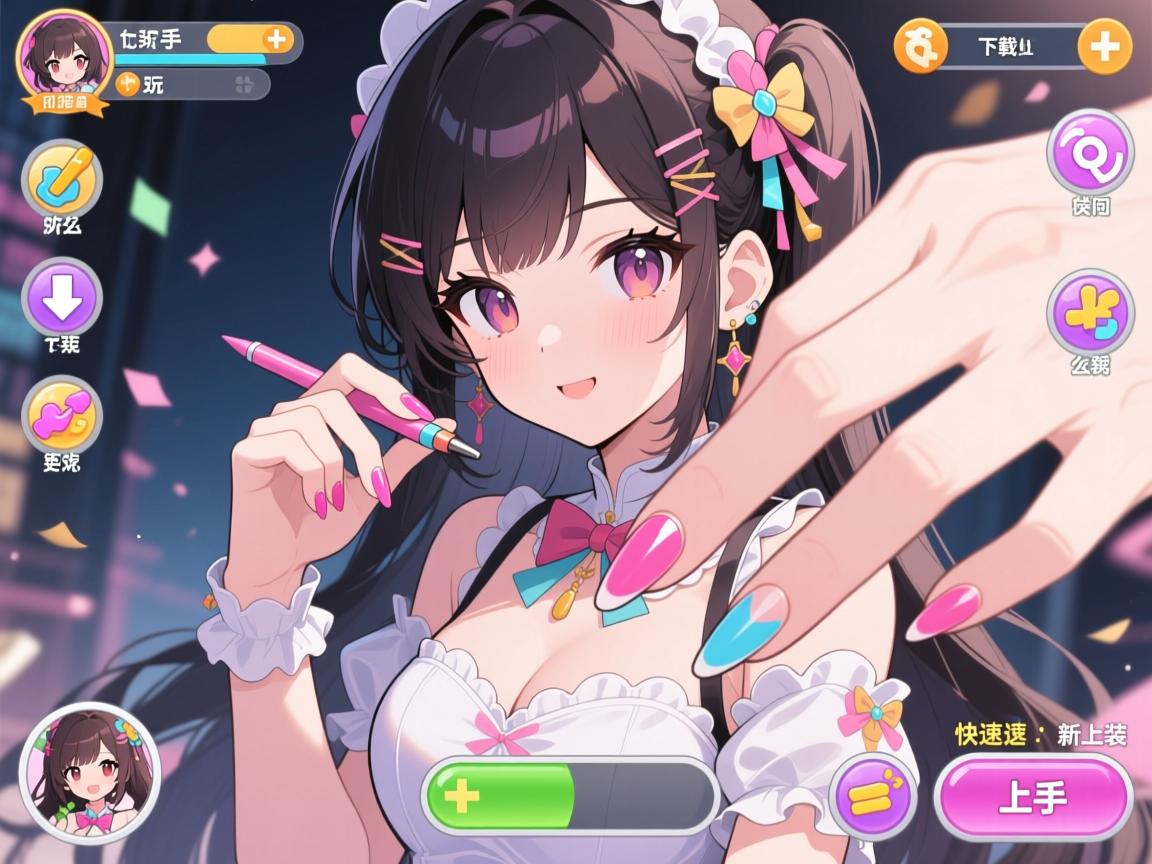1152x864 pixels.
Task: Select the character portrait thumbnail at bottom-left
Action: click(x=90, y=773)
